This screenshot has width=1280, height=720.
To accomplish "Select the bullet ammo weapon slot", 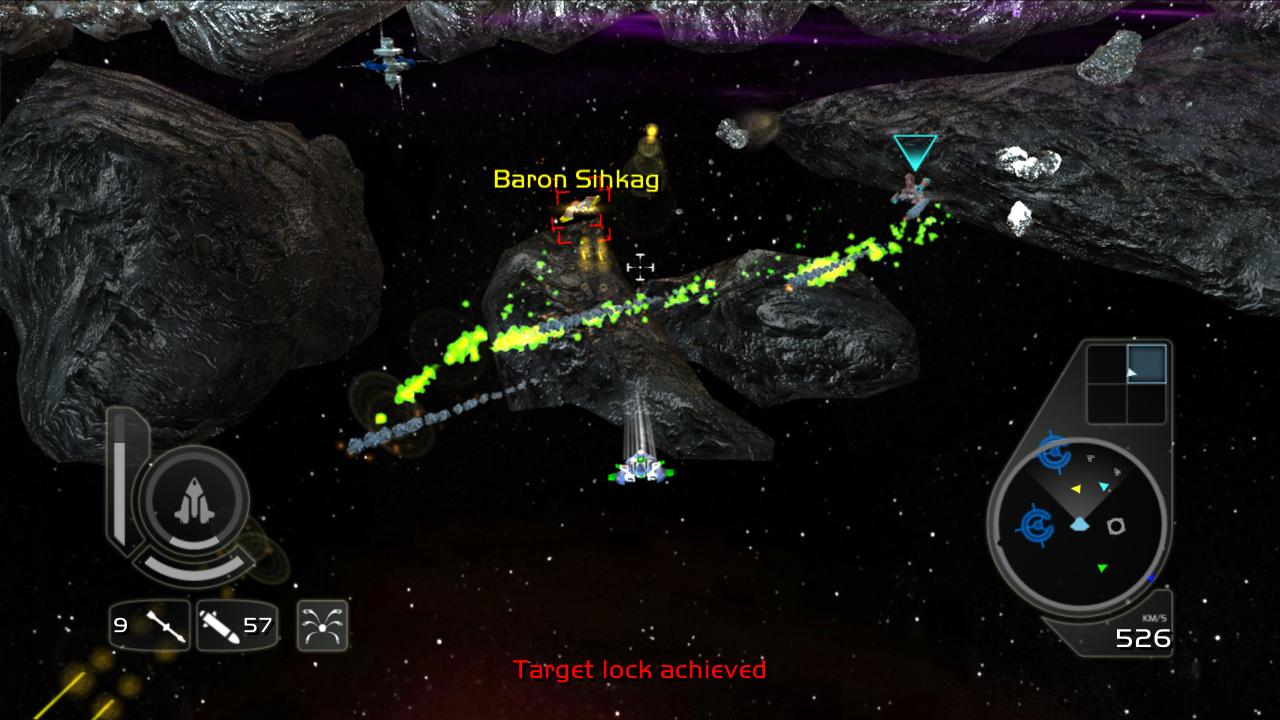I will pos(236,626).
